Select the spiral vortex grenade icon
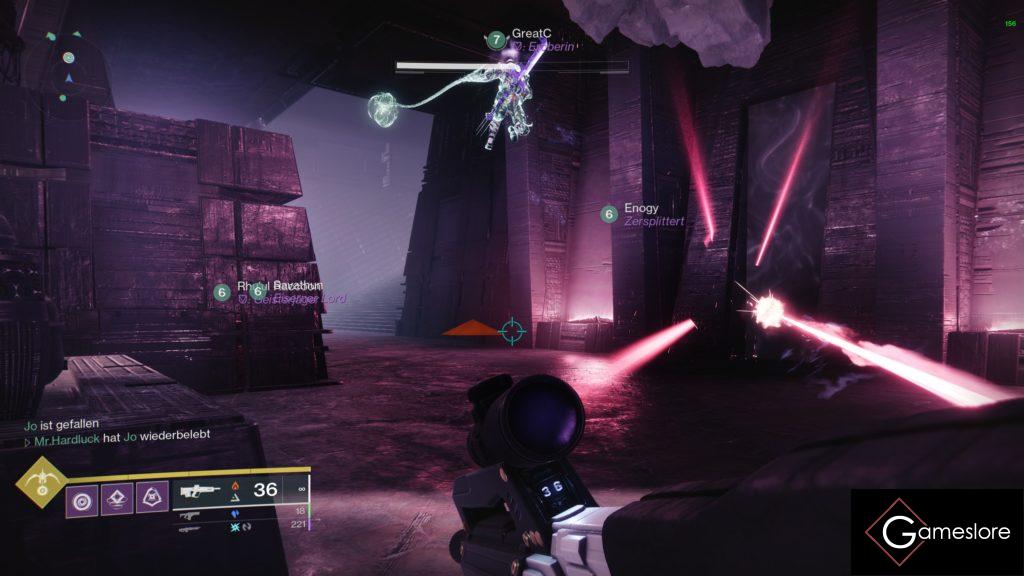 point(82,498)
